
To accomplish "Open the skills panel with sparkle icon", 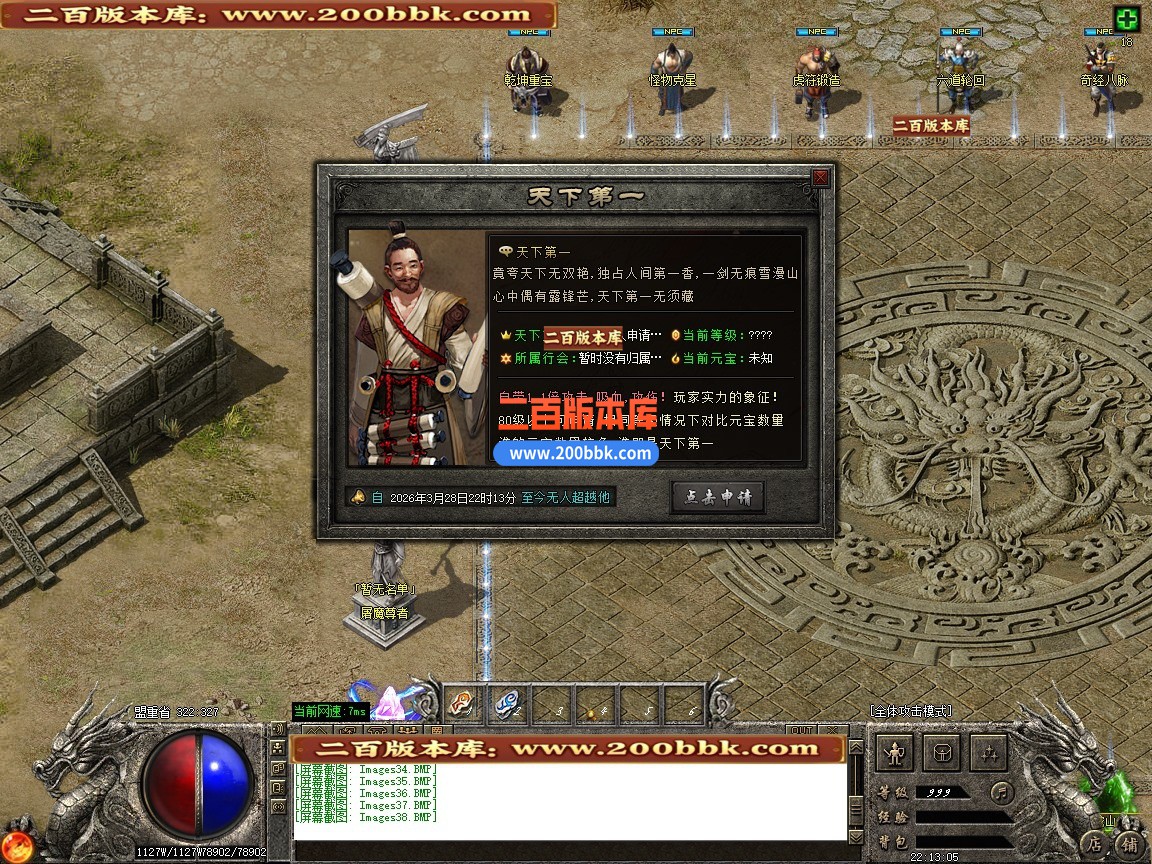I will click(990, 752).
